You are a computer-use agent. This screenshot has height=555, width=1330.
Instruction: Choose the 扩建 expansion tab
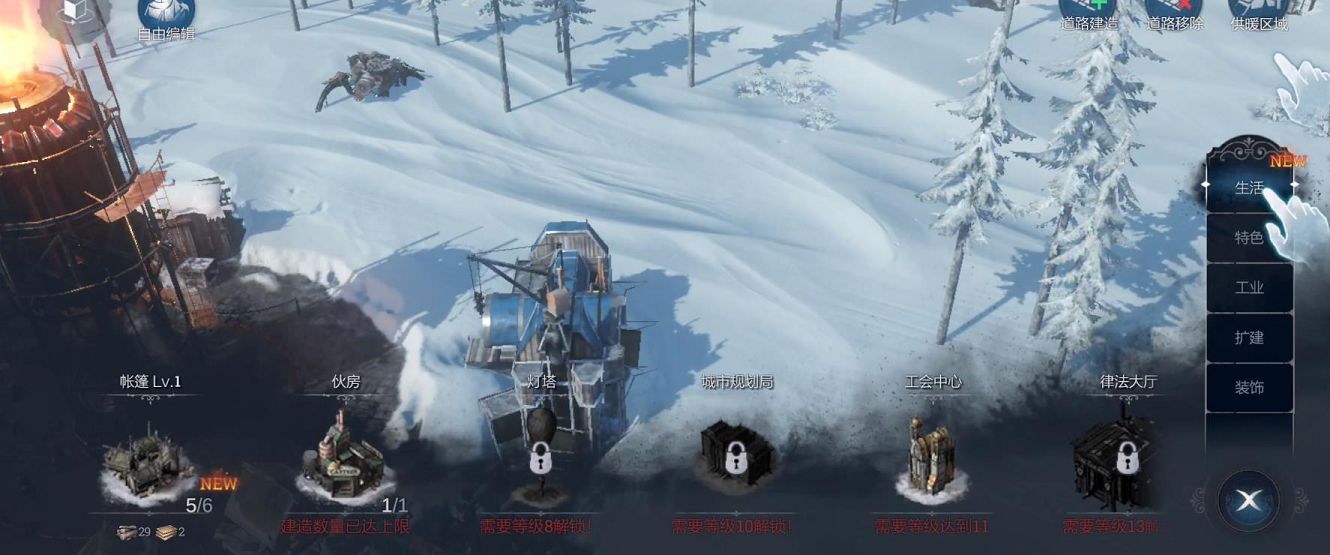pos(1249,338)
